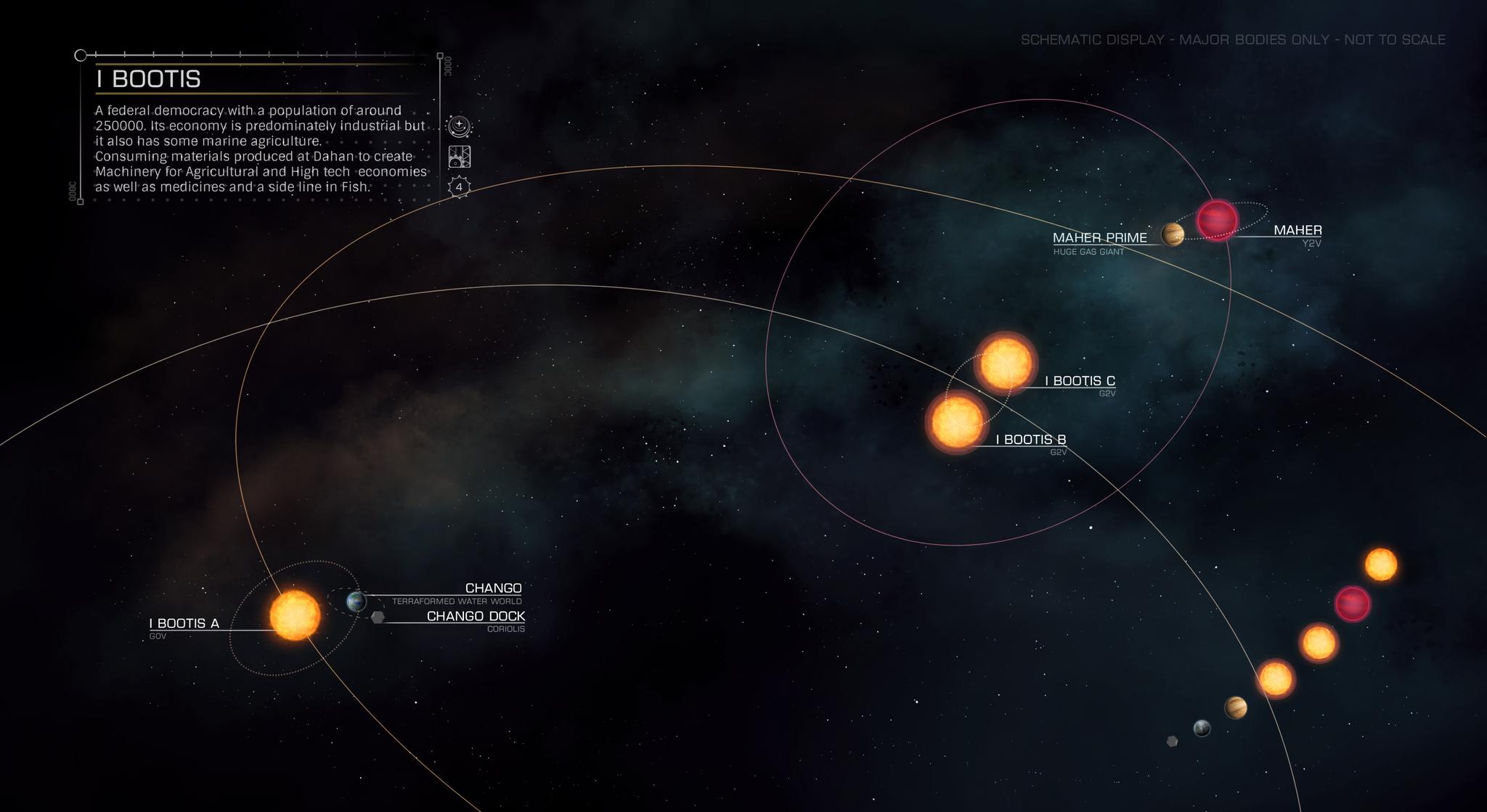Click the gear icon showing number 4
This screenshot has height=812, width=1487.
click(x=459, y=187)
